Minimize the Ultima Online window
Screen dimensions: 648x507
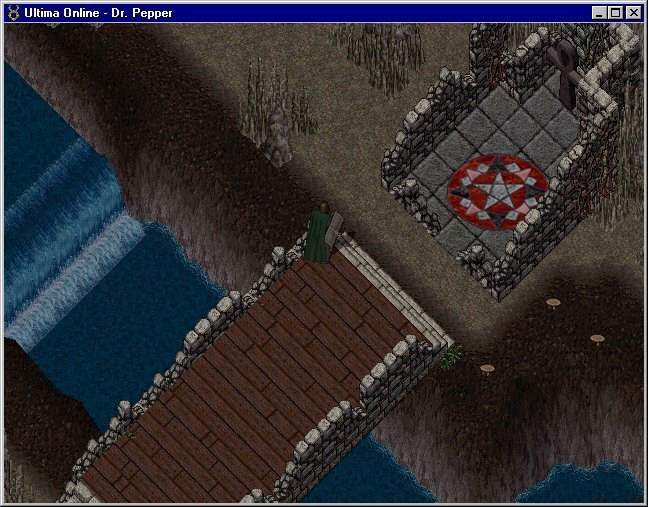click(600, 13)
